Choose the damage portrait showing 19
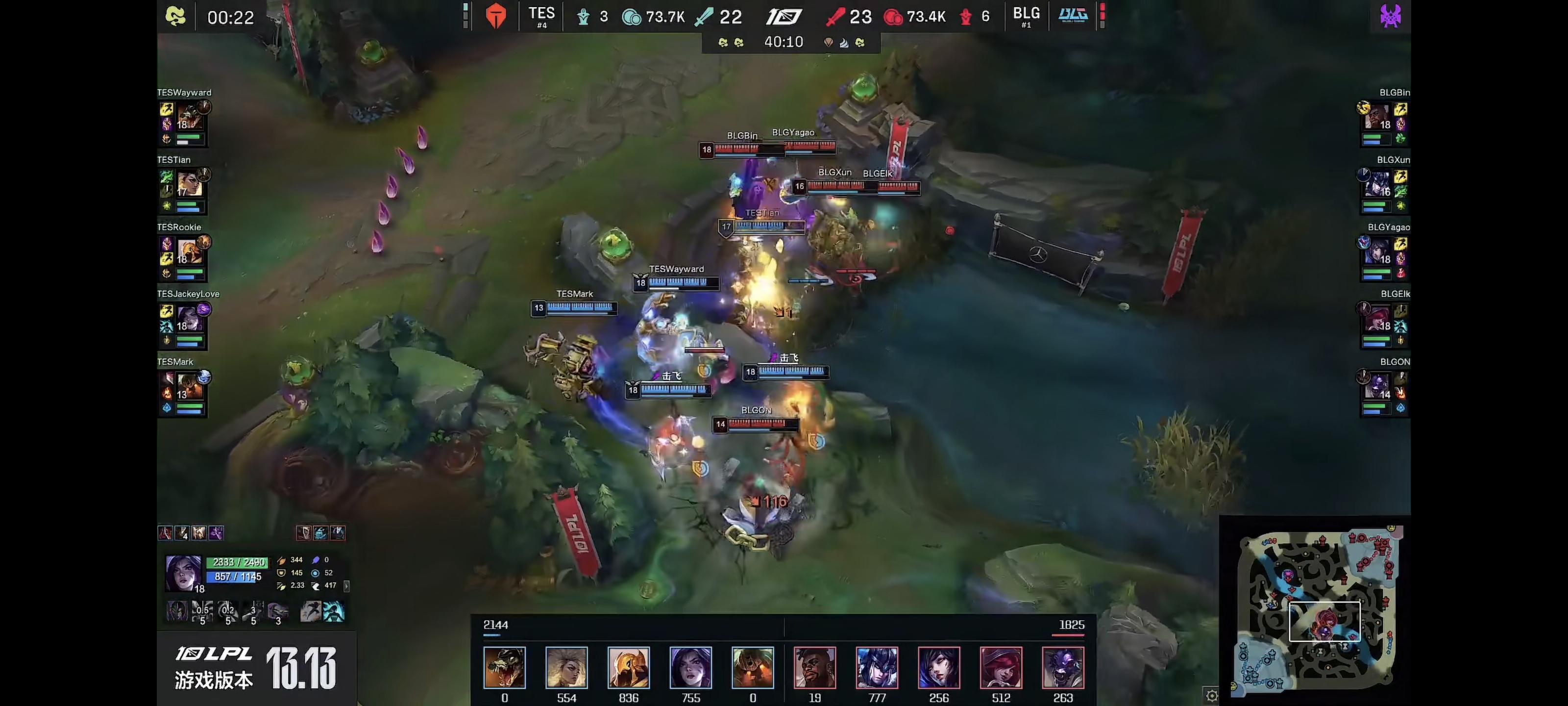 [x=814, y=668]
